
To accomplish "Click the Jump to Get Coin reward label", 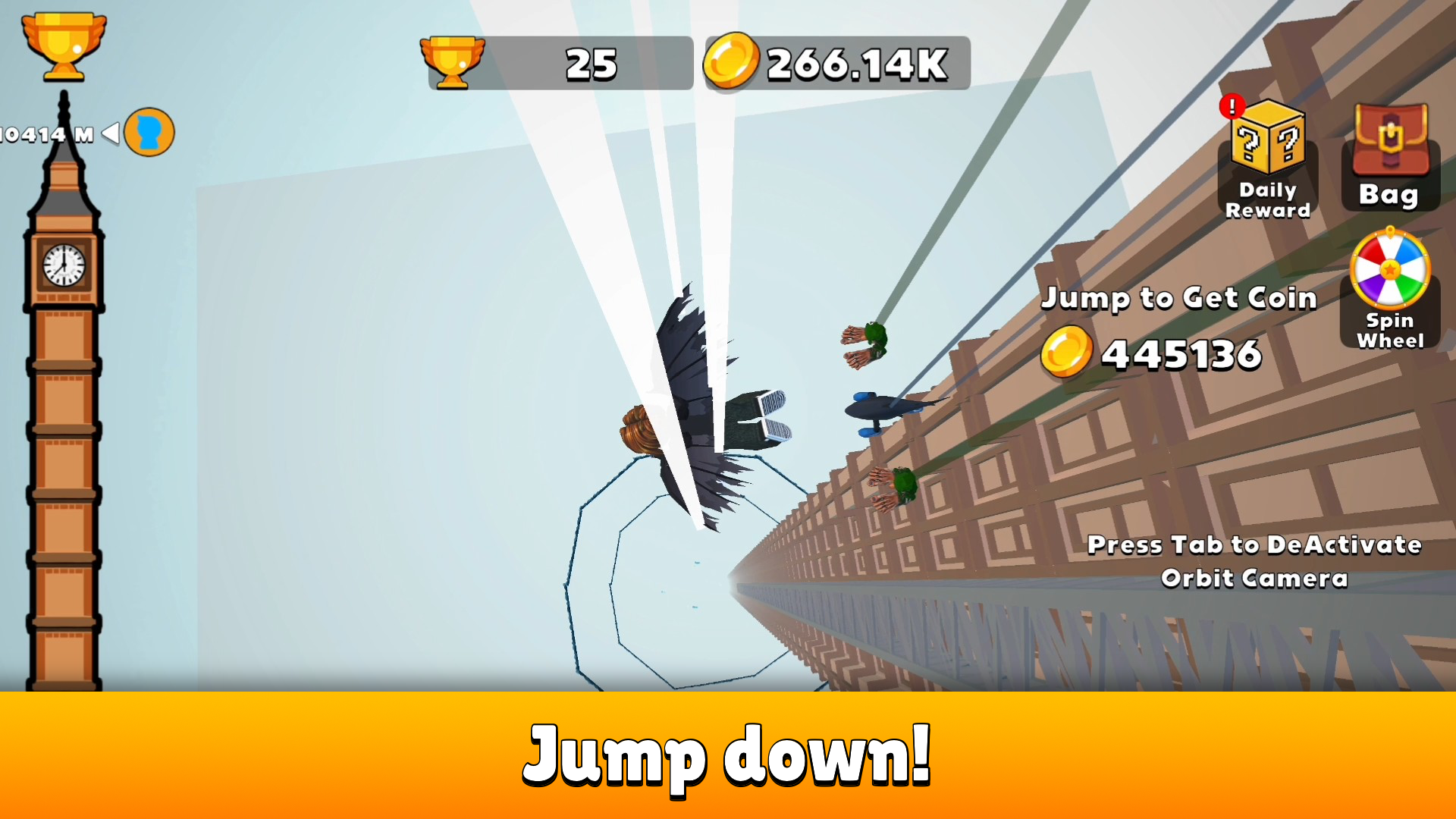I will coord(1180,298).
